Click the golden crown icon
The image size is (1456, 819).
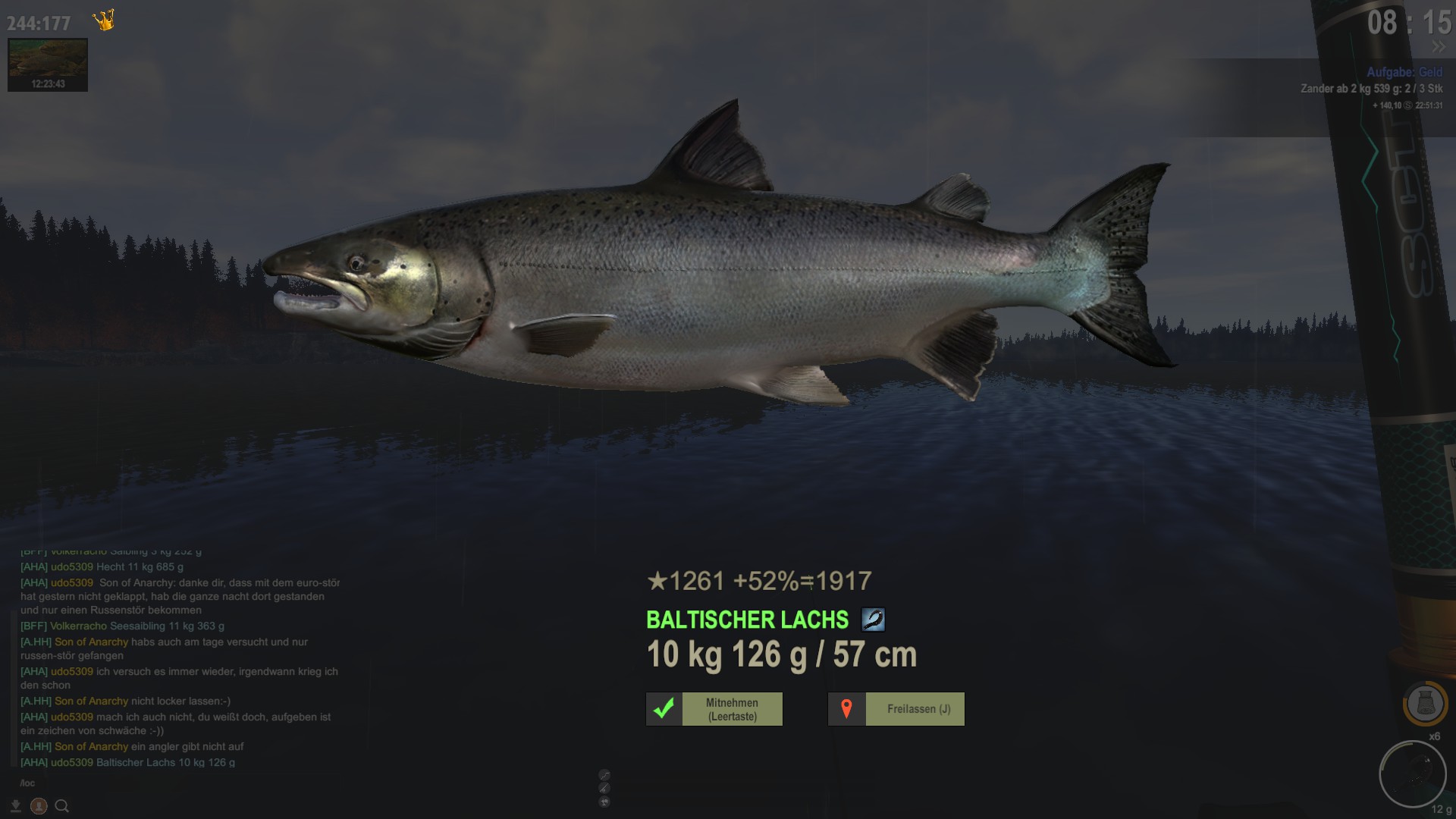pos(104,20)
